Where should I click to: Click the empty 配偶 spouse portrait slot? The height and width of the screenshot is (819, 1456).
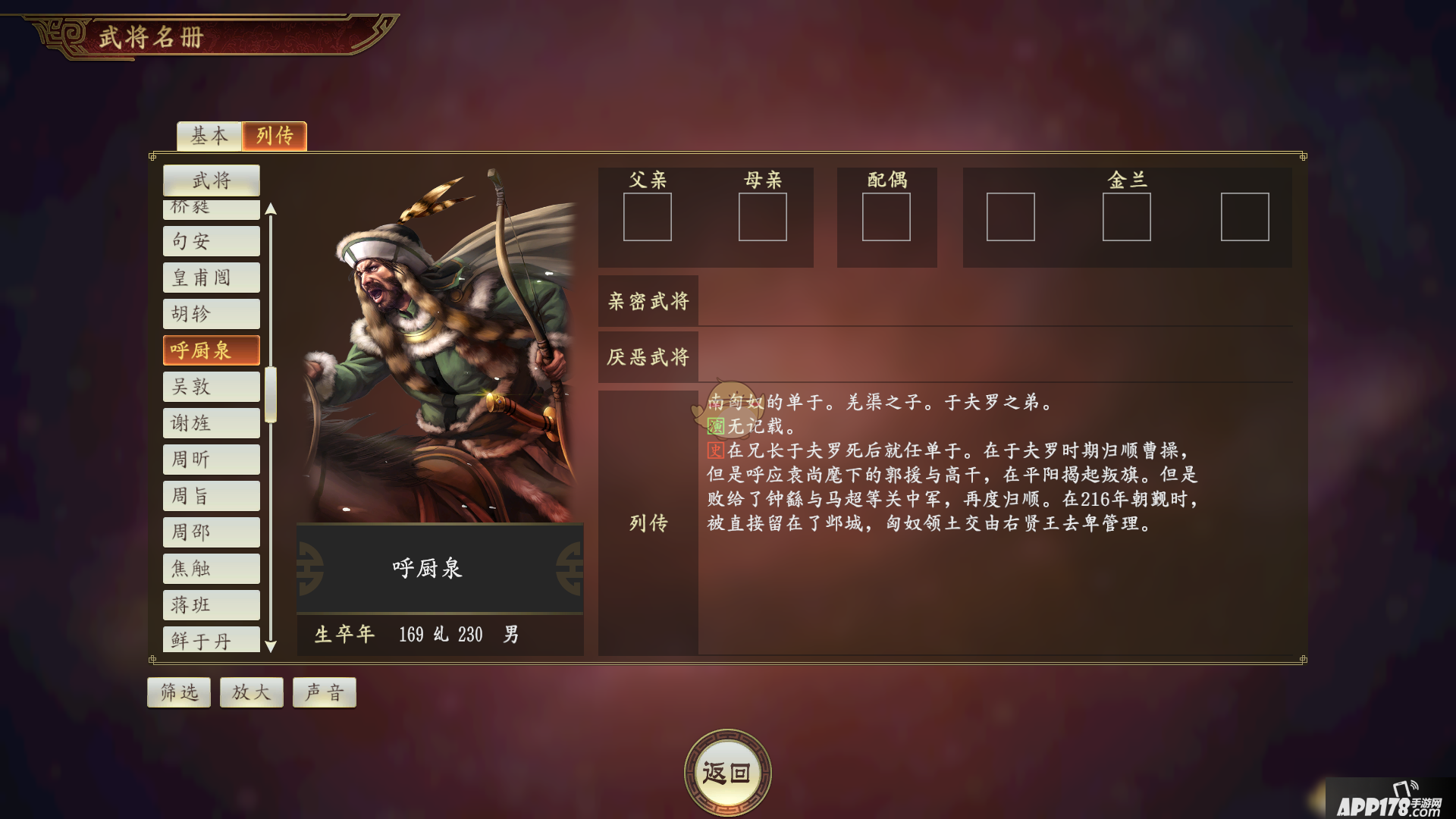pos(887,218)
